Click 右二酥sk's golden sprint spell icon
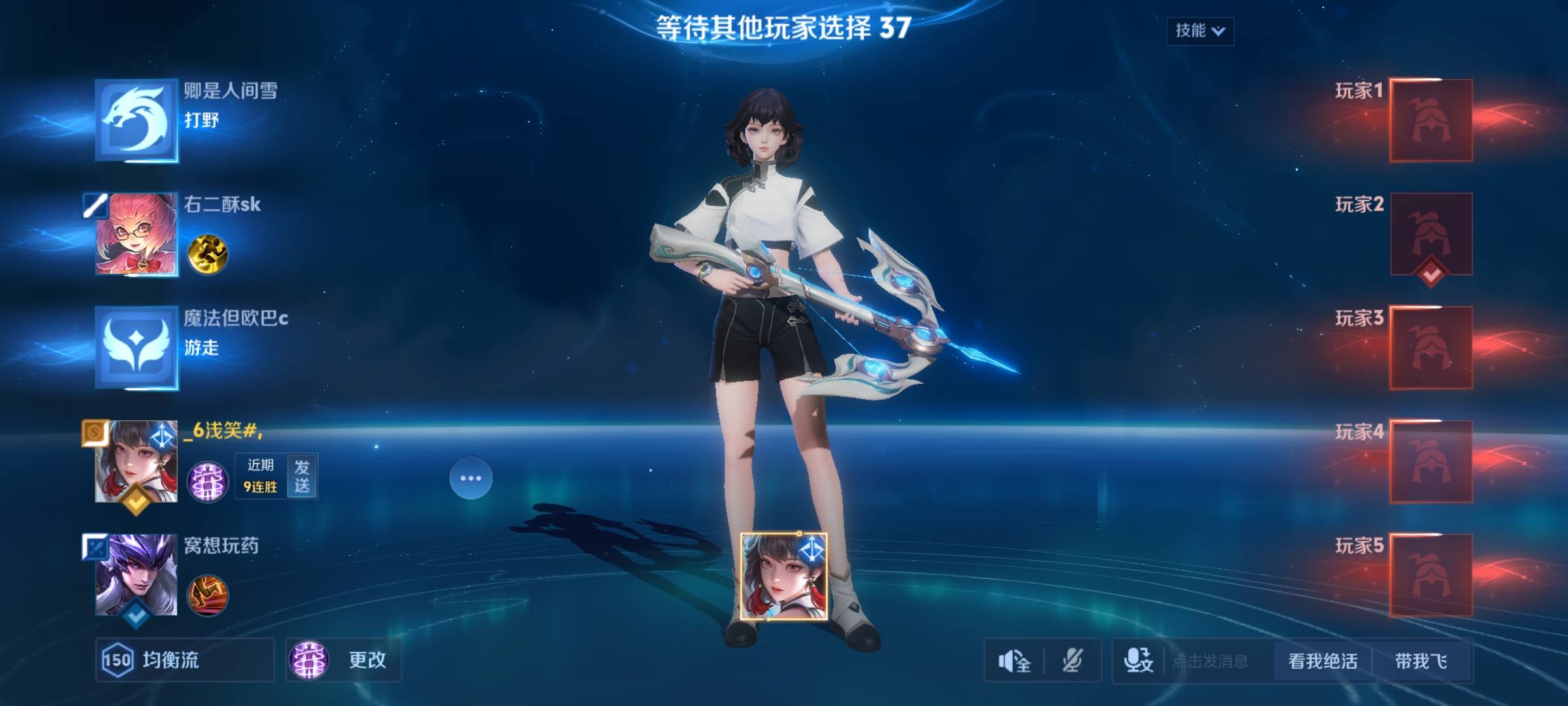1568x706 pixels. (x=208, y=254)
